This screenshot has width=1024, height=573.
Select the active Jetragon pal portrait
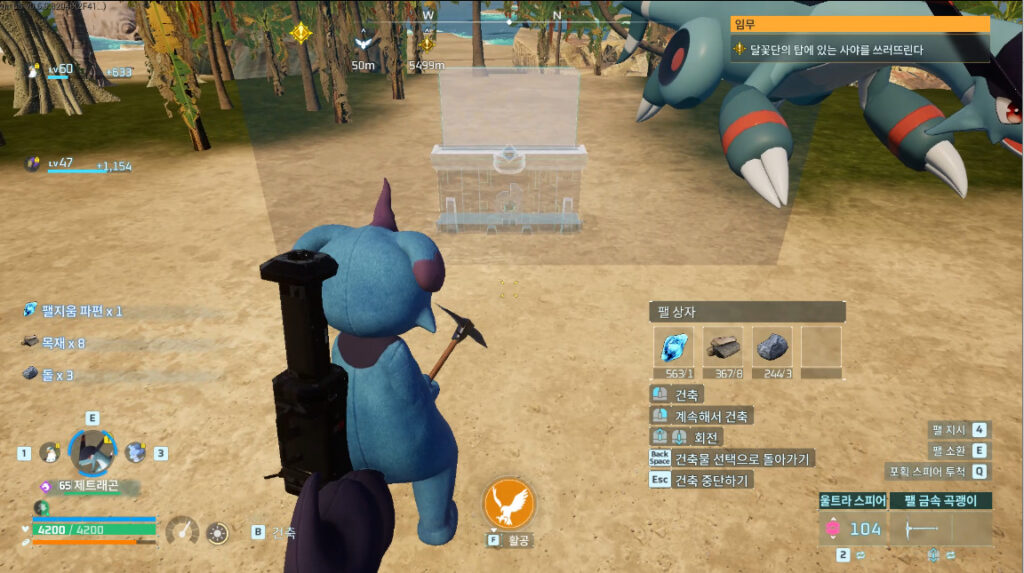[92, 452]
